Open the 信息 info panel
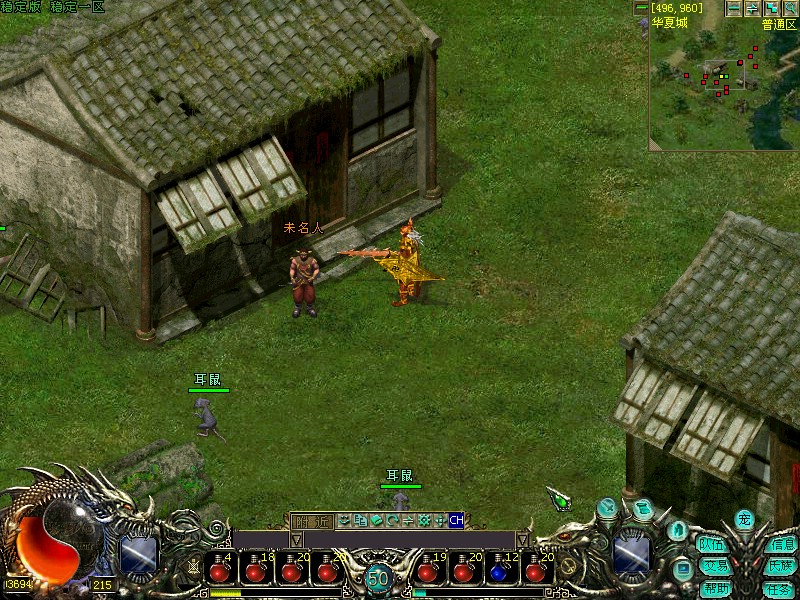The height and width of the screenshot is (600, 800). 781,545
